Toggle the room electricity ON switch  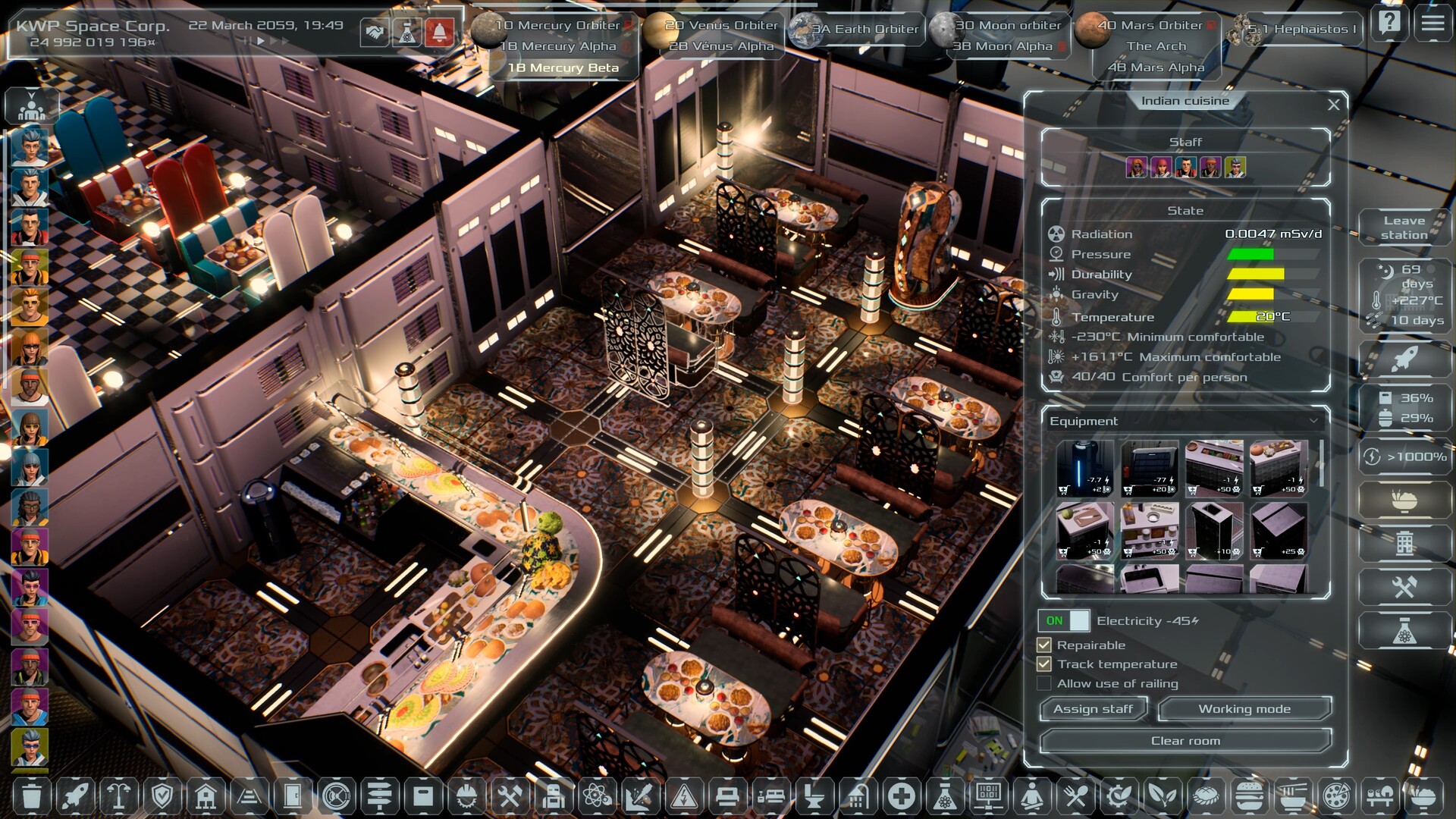pos(1064,621)
